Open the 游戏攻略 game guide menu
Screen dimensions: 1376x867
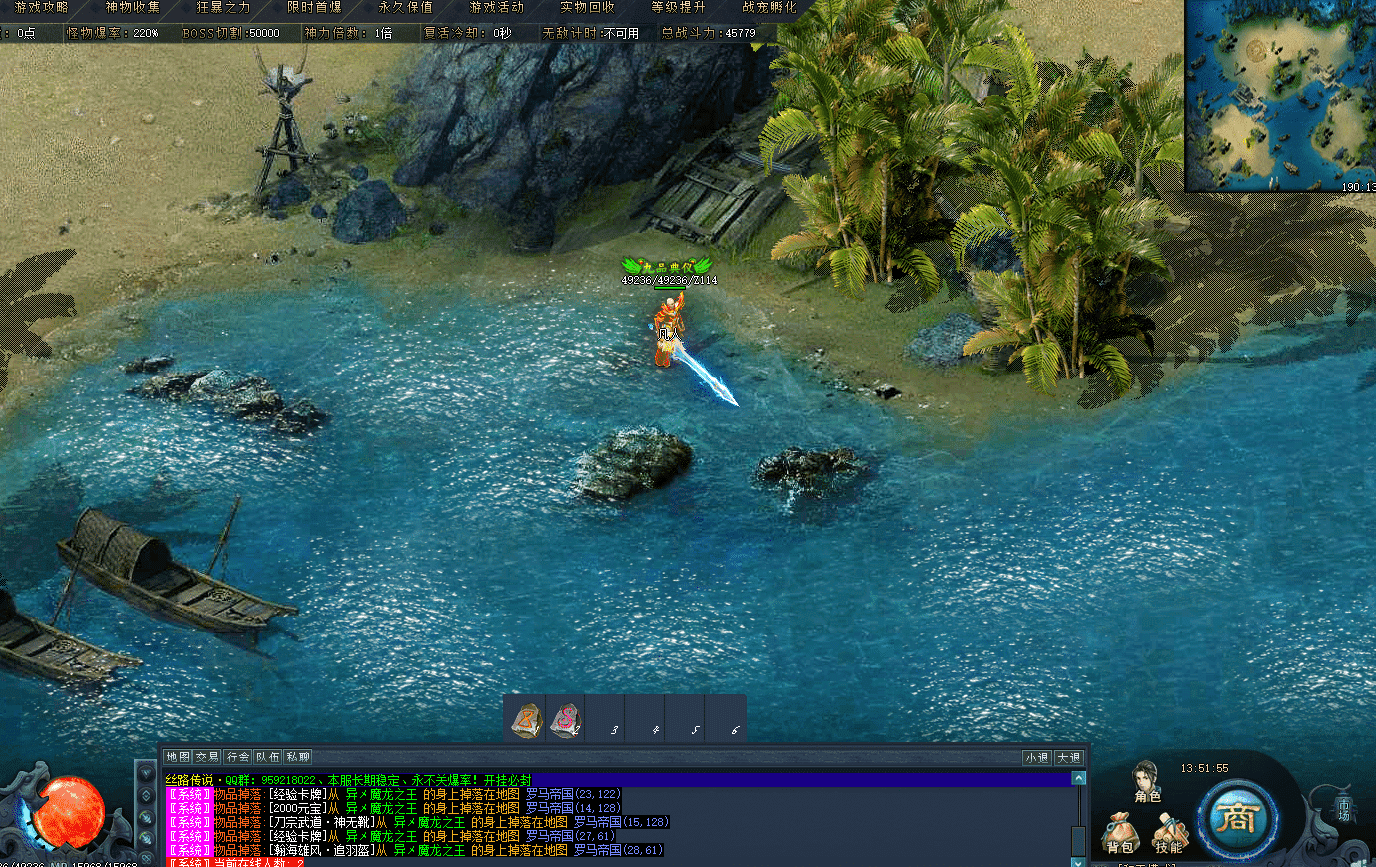click(41, 7)
